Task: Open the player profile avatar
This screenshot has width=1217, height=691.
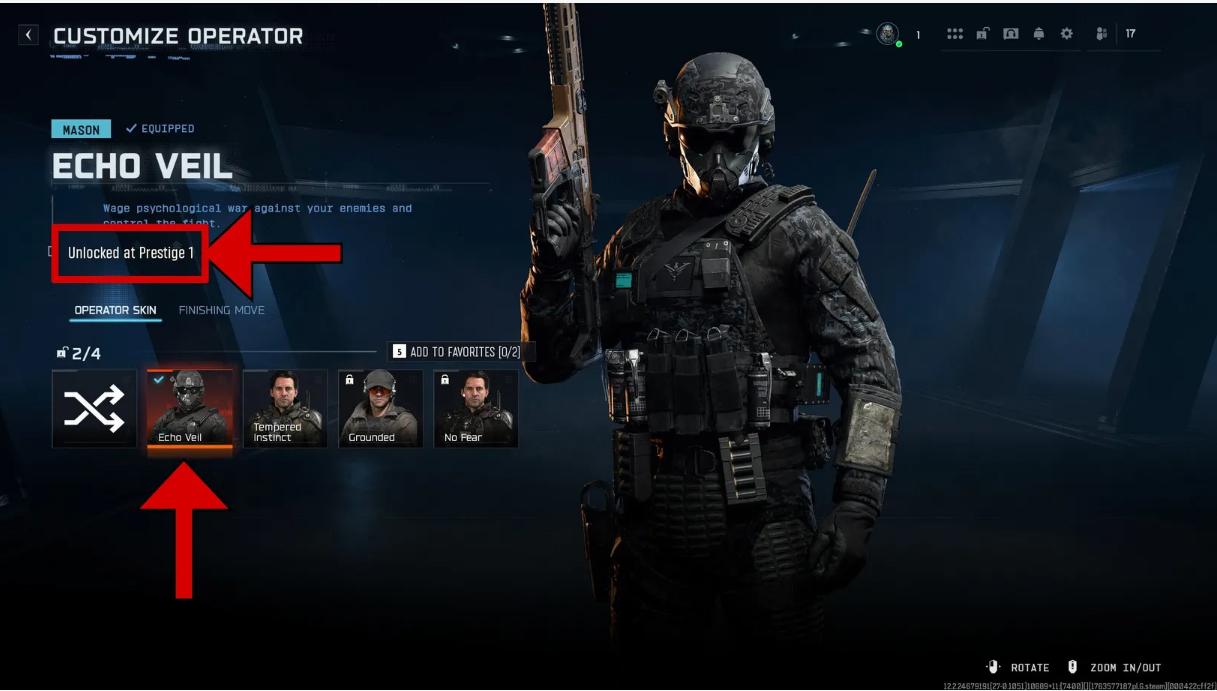Action: (x=887, y=34)
